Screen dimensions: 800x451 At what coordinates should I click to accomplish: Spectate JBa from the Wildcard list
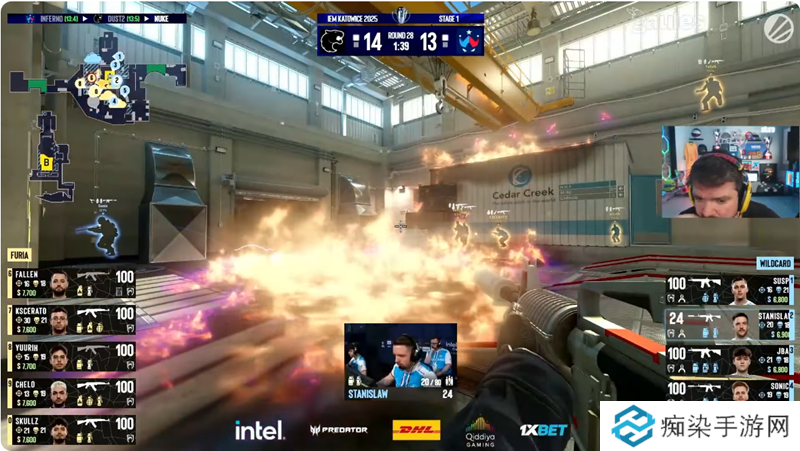[730, 361]
